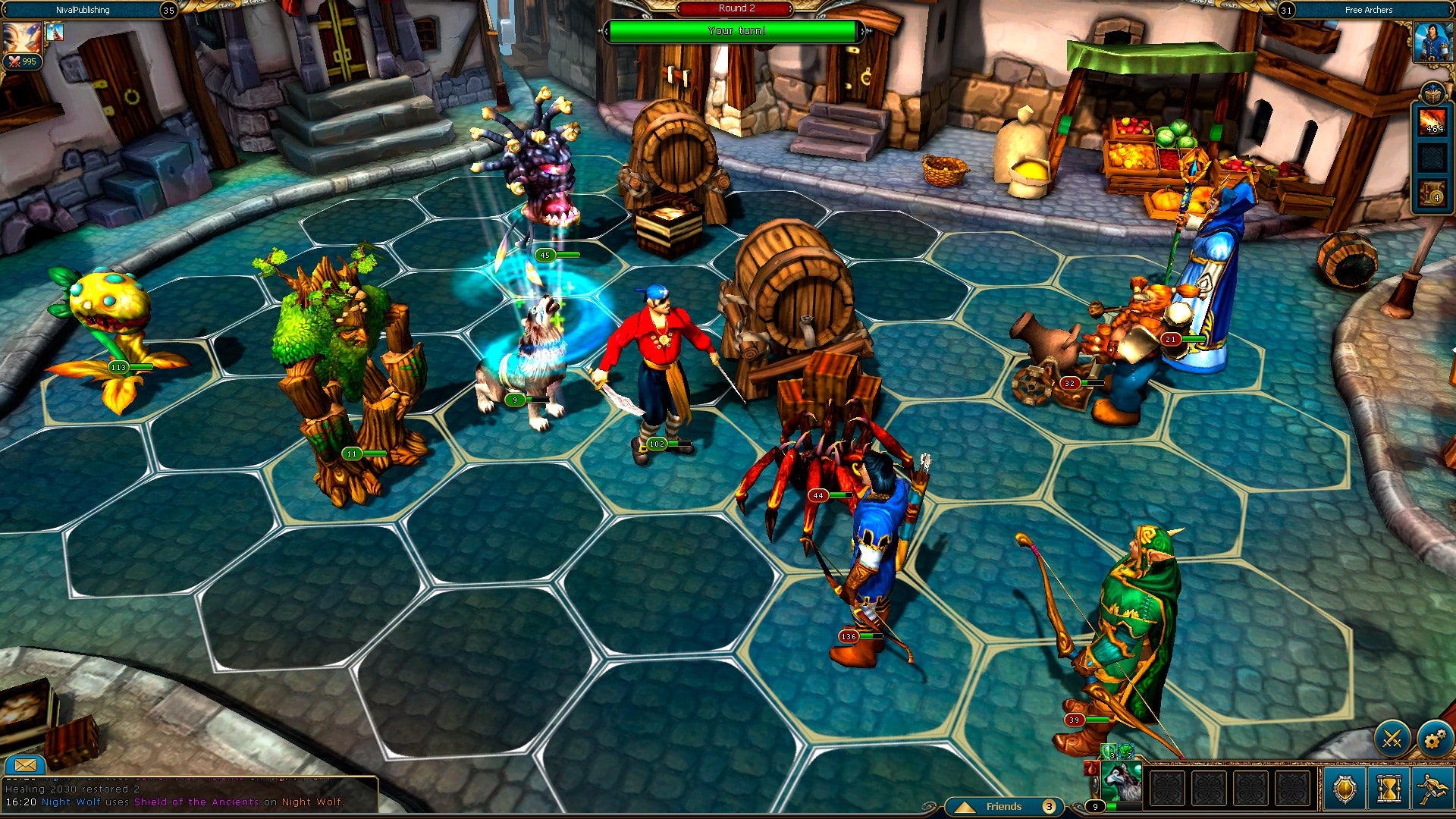Activate the running figure flee button
Viewport: 1456px width, 819px height.
[x=1432, y=789]
